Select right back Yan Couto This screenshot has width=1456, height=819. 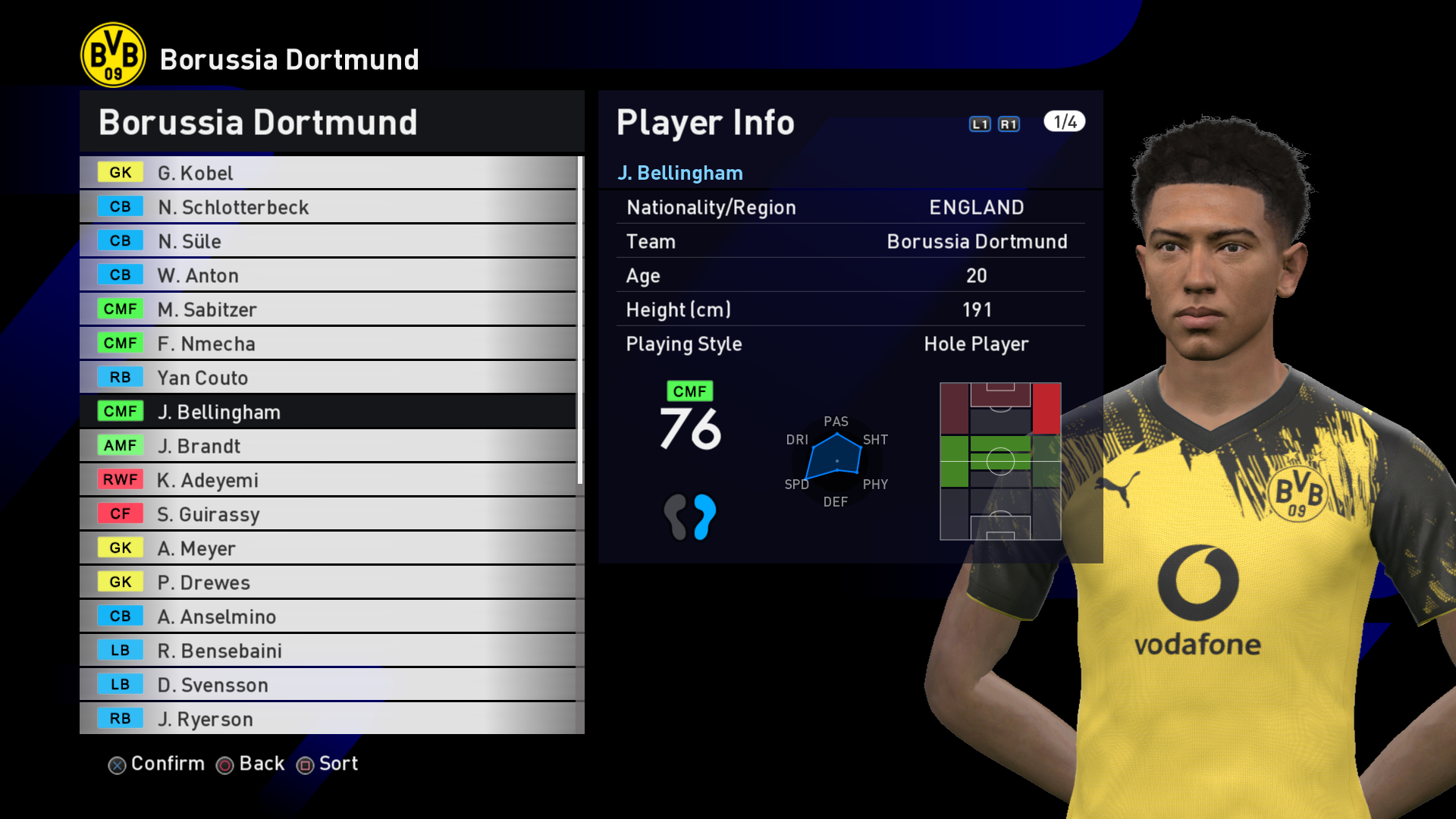328,378
